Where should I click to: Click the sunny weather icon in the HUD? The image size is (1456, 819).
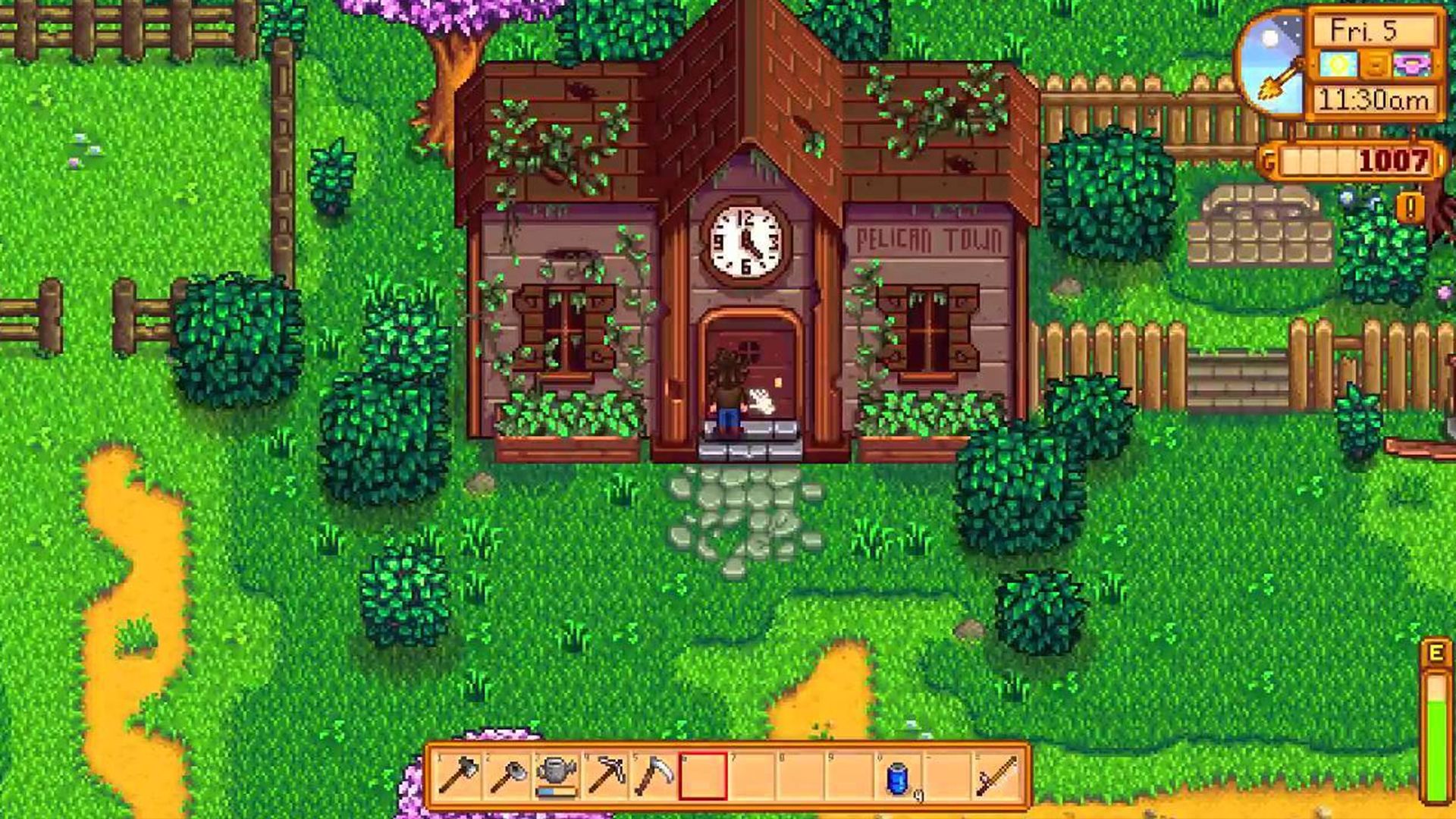click(1339, 65)
